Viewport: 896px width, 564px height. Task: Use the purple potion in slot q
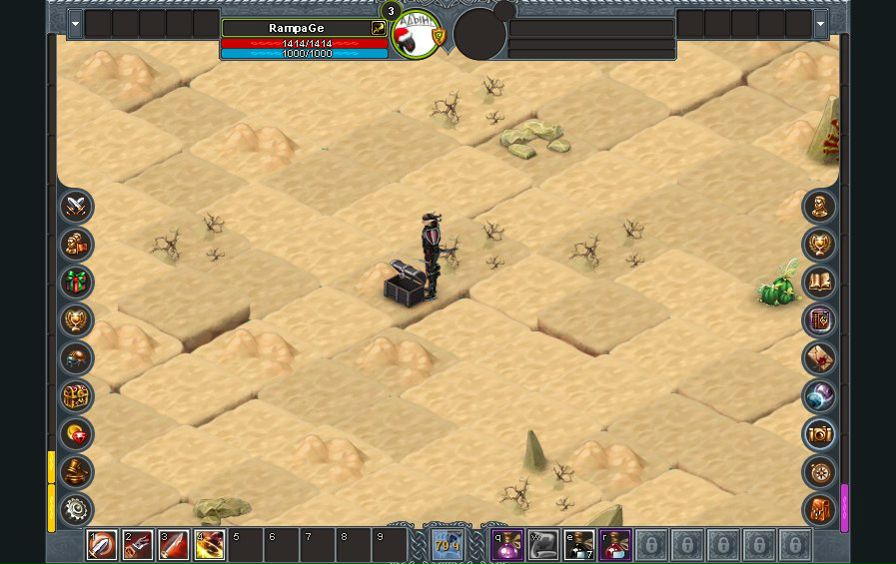507,545
